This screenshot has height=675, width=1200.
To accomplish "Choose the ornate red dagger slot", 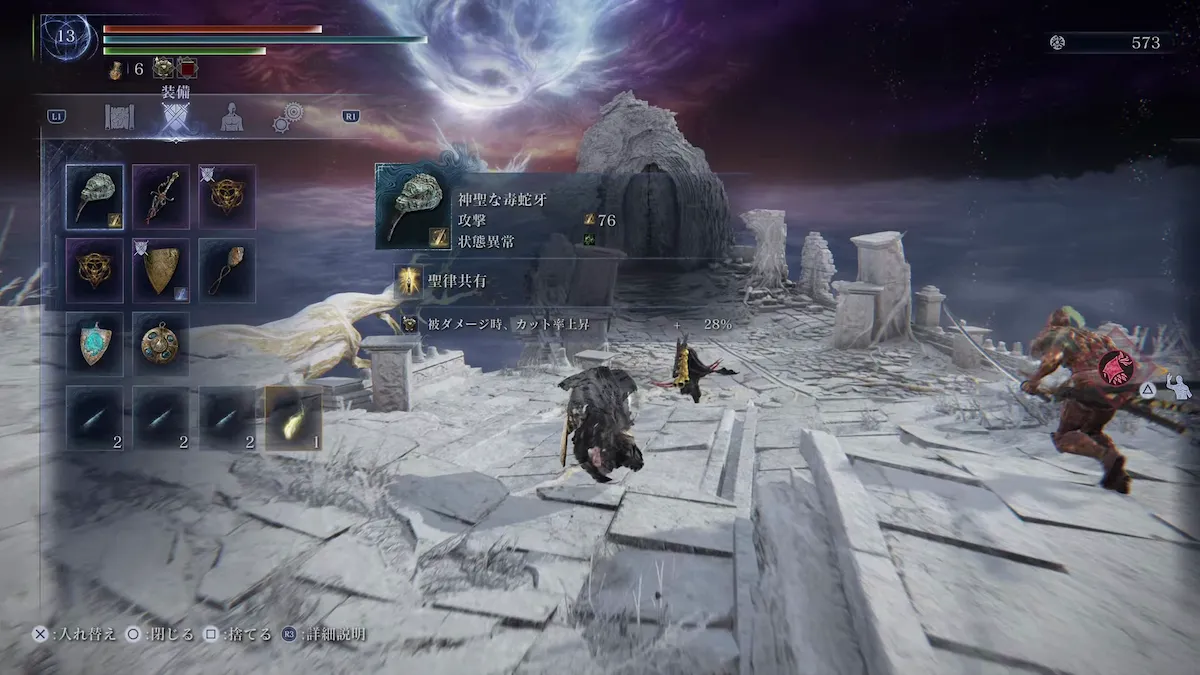I will tap(161, 195).
